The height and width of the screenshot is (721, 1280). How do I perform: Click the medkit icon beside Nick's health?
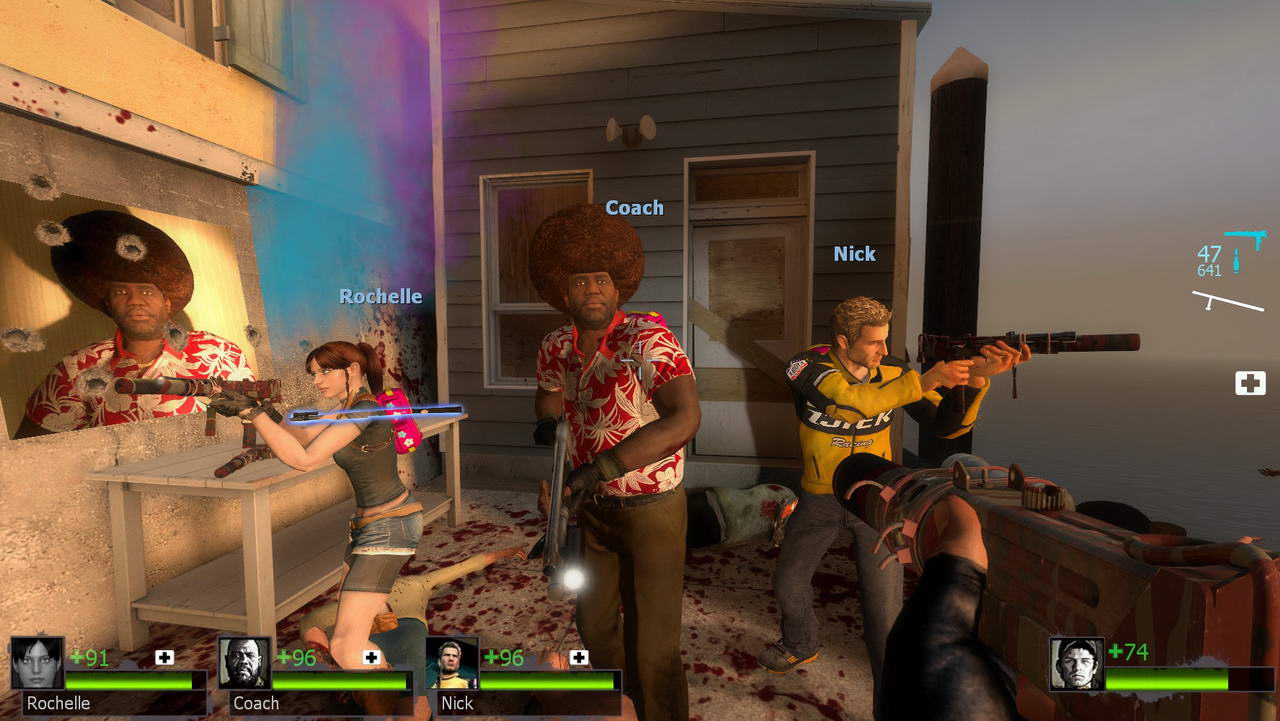(578, 657)
